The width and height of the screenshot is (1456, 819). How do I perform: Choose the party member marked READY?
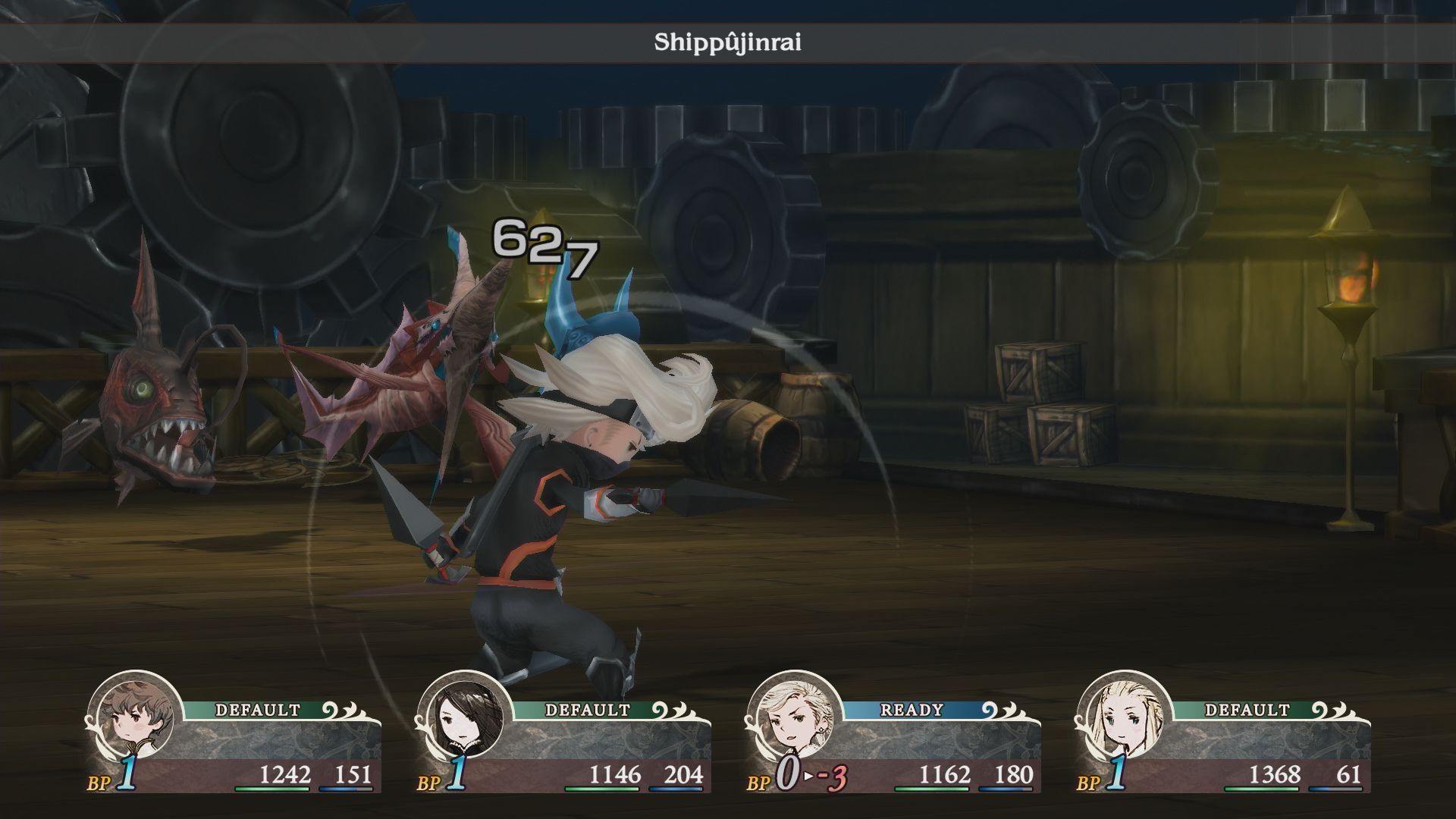(795, 719)
